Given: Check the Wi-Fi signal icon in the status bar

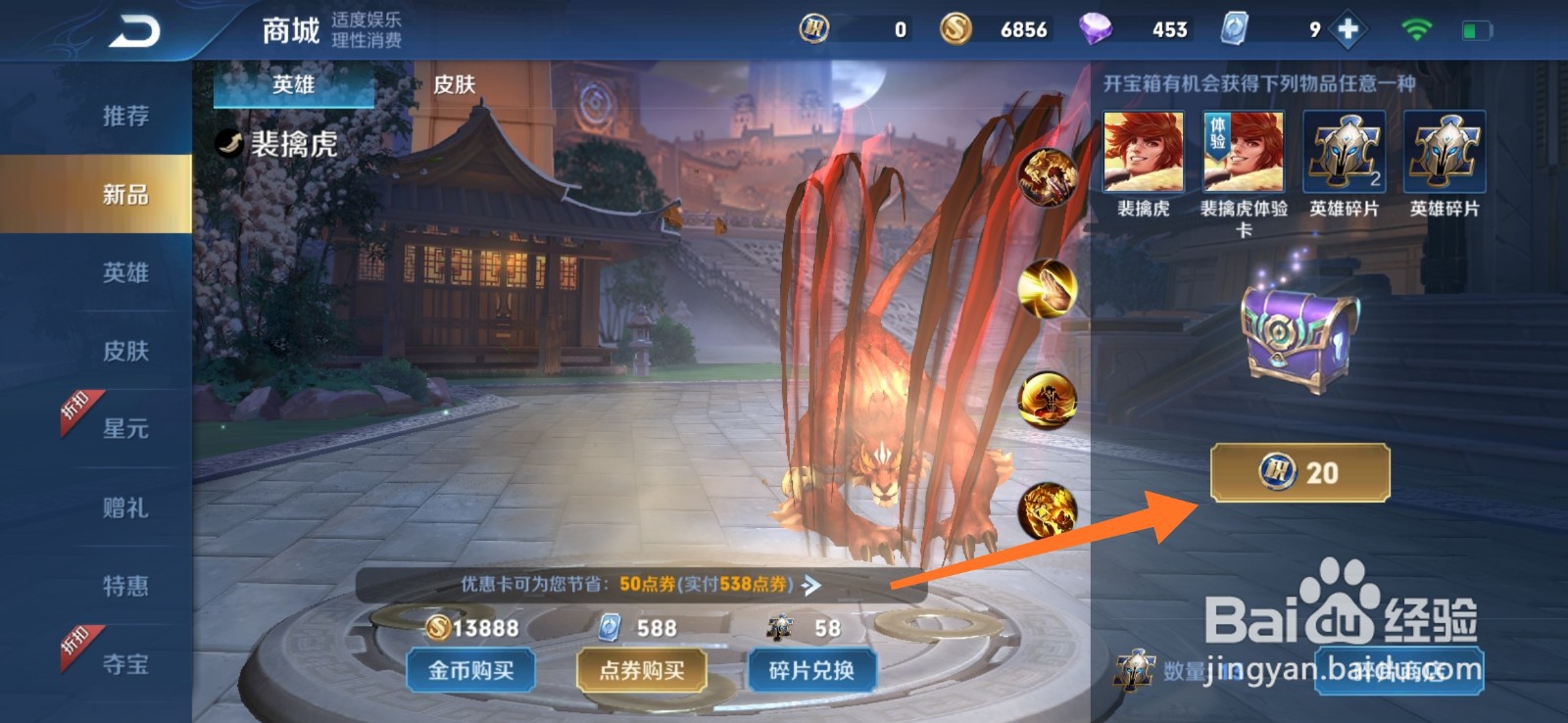Looking at the screenshot, I should point(1414,28).
